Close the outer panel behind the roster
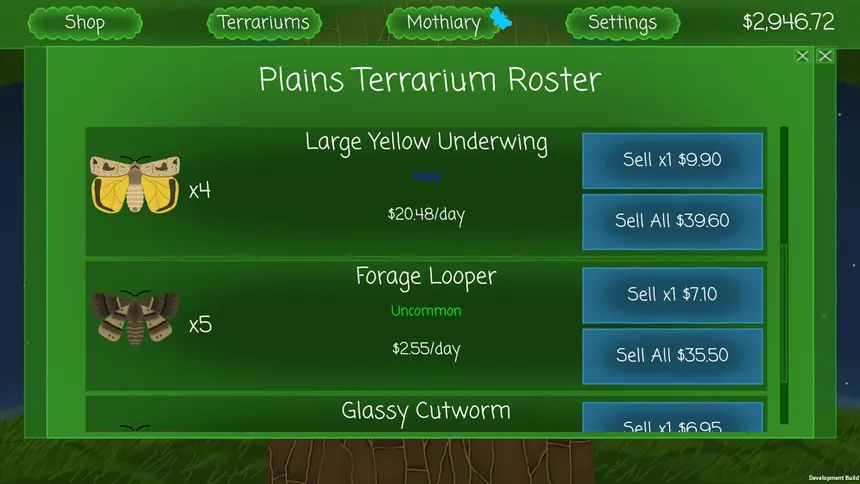The image size is (860, 484). (825, 56)
